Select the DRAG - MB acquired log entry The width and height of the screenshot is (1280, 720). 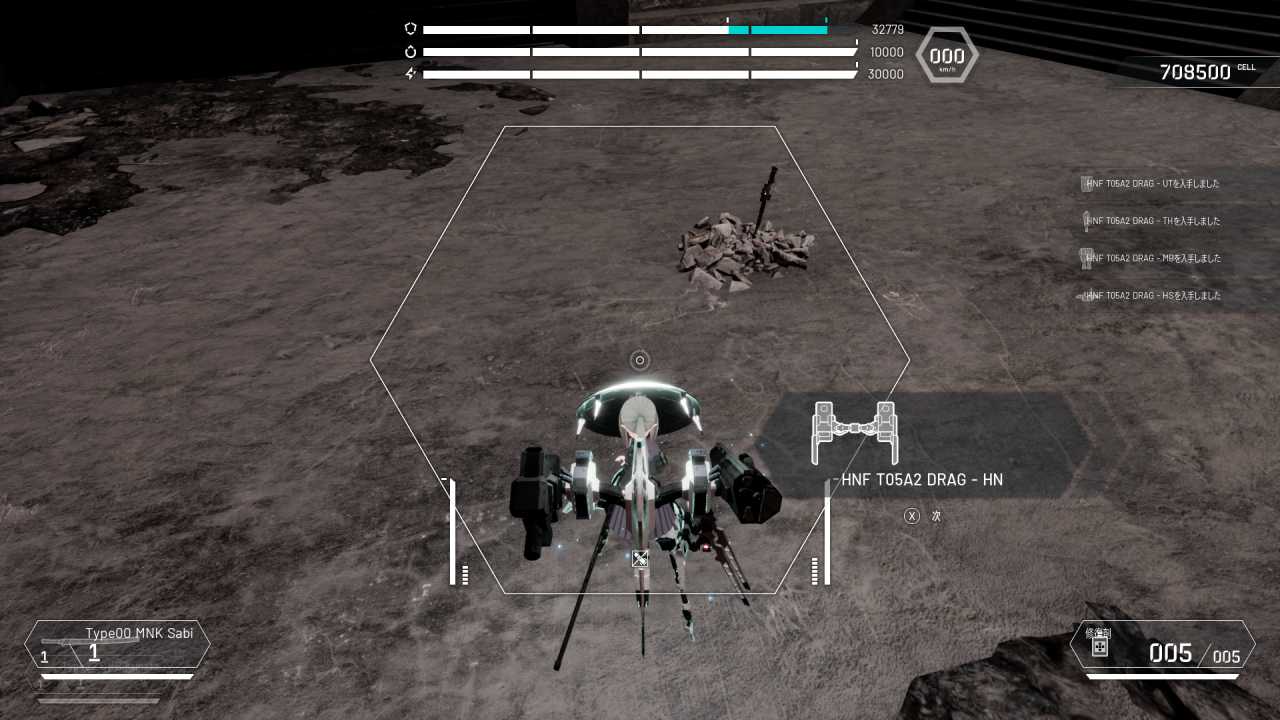pos(1155,258)
